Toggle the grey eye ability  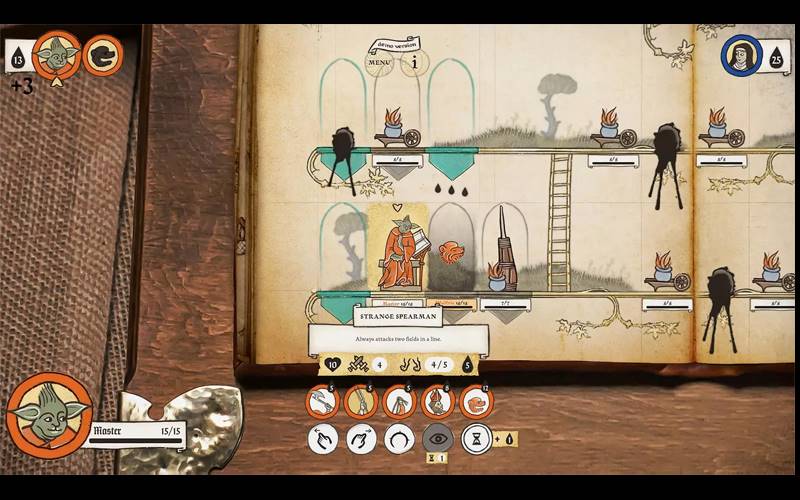click(438, 439)
